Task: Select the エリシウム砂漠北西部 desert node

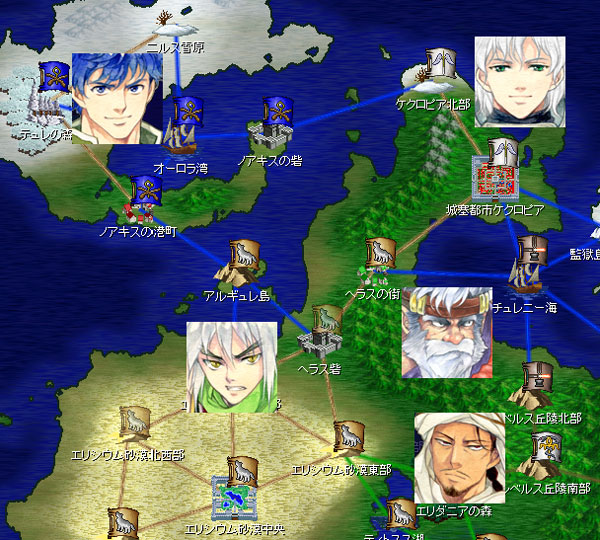Action: point(133,427)
